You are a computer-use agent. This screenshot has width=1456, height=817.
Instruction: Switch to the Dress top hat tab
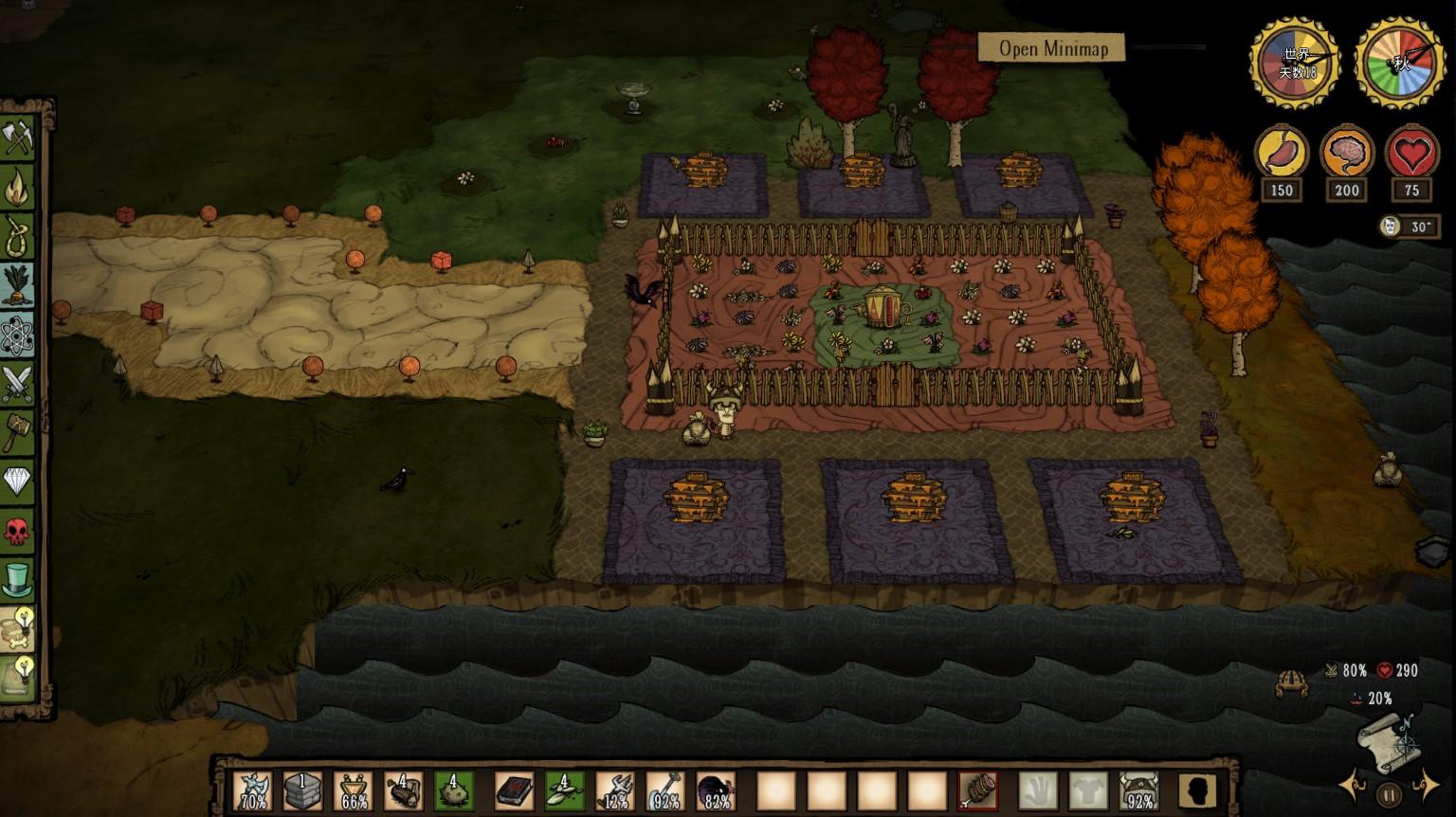(18, 580)
